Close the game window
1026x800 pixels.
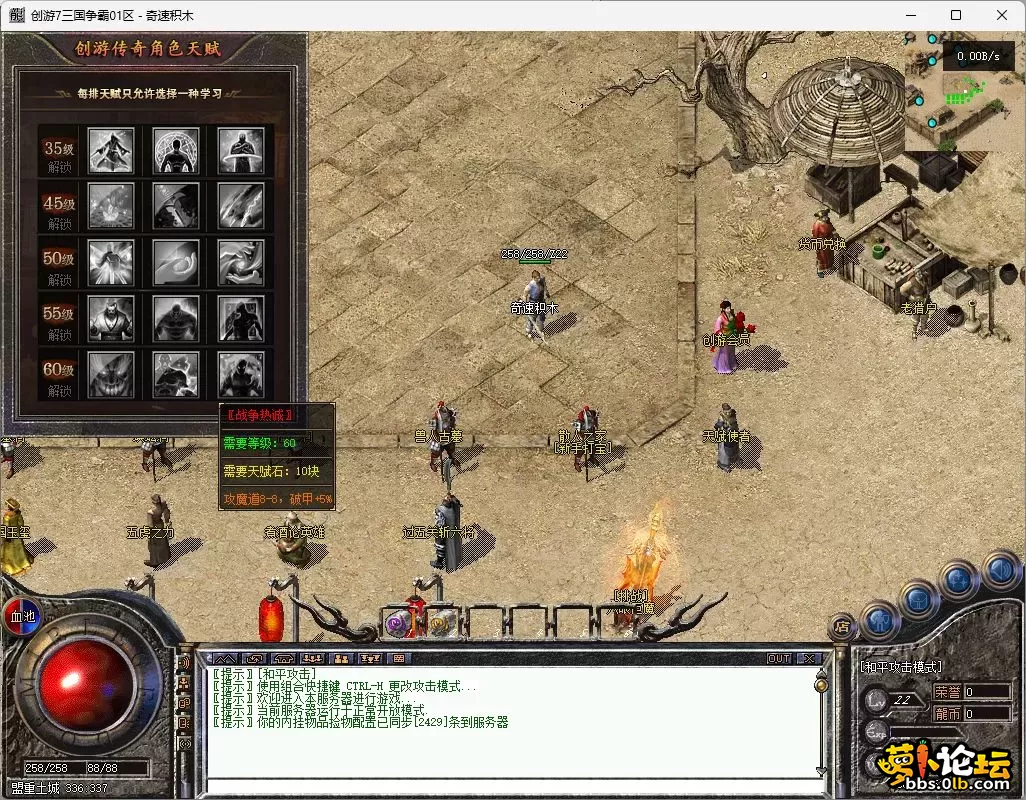coord(1002,15)
